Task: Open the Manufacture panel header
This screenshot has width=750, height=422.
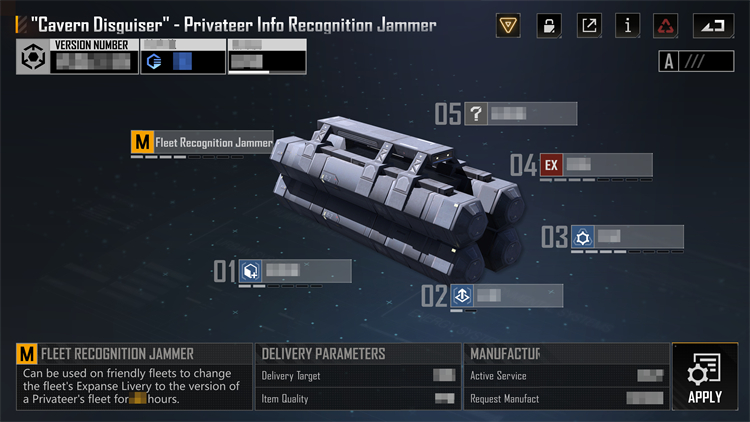Action: coord(566,354)
